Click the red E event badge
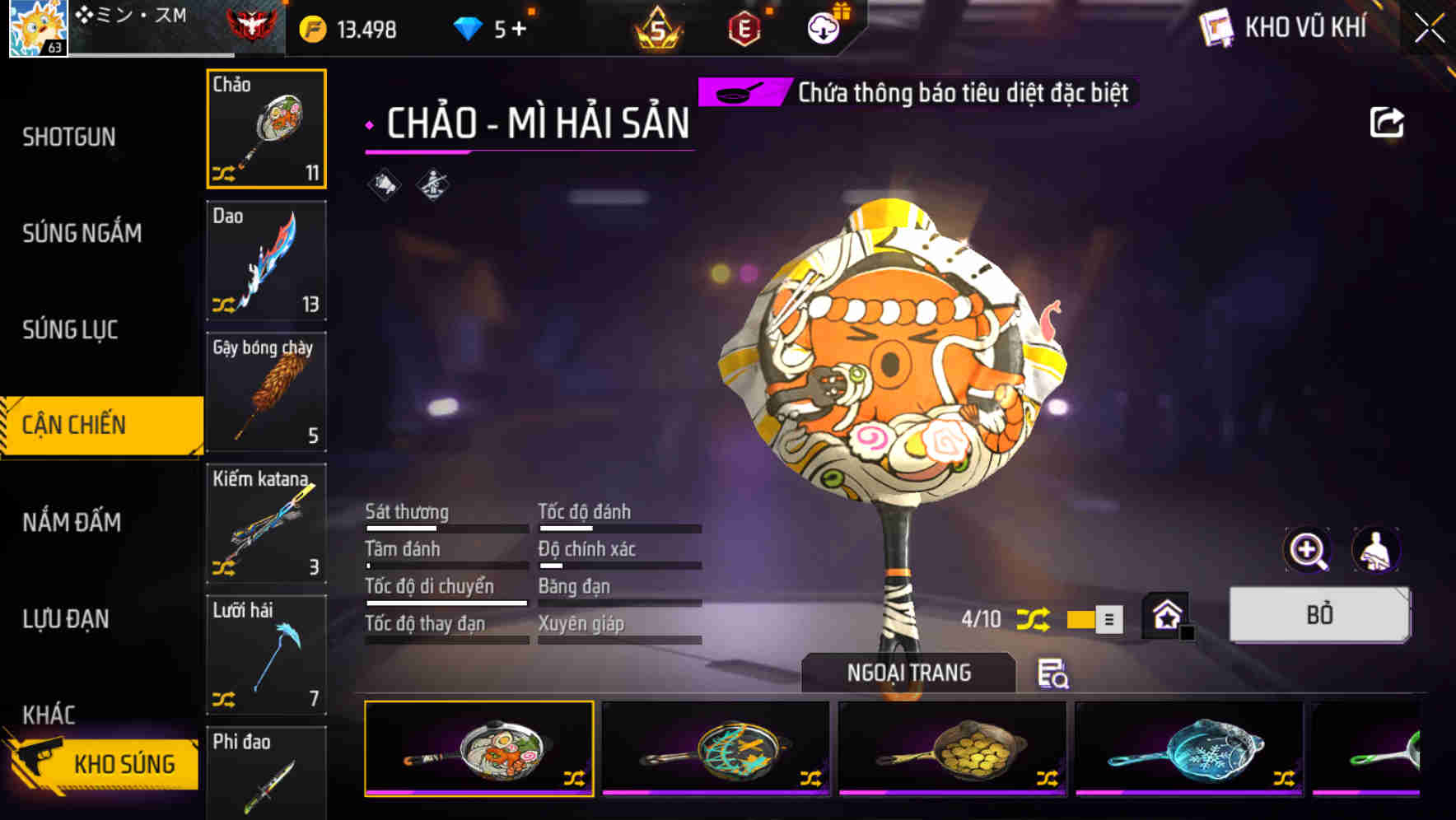 point(742,27)
